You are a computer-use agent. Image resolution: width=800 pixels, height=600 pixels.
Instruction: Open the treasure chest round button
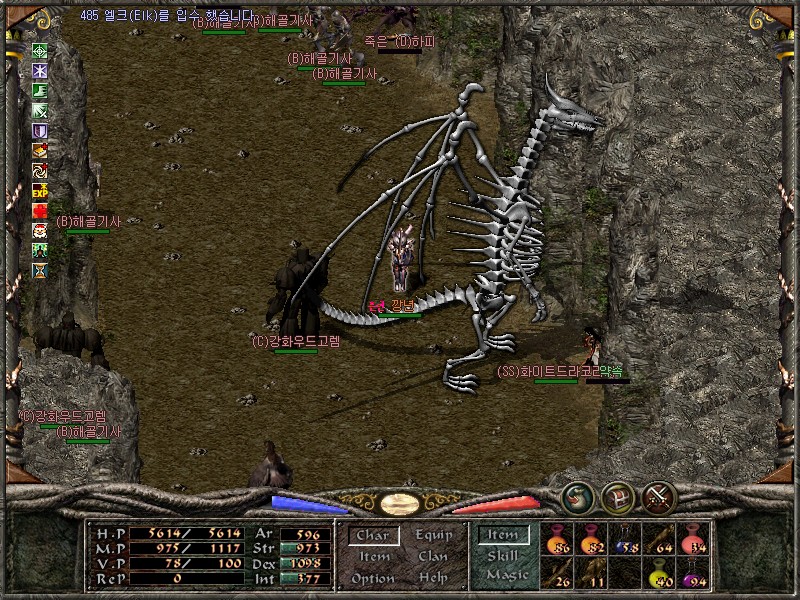618,497
